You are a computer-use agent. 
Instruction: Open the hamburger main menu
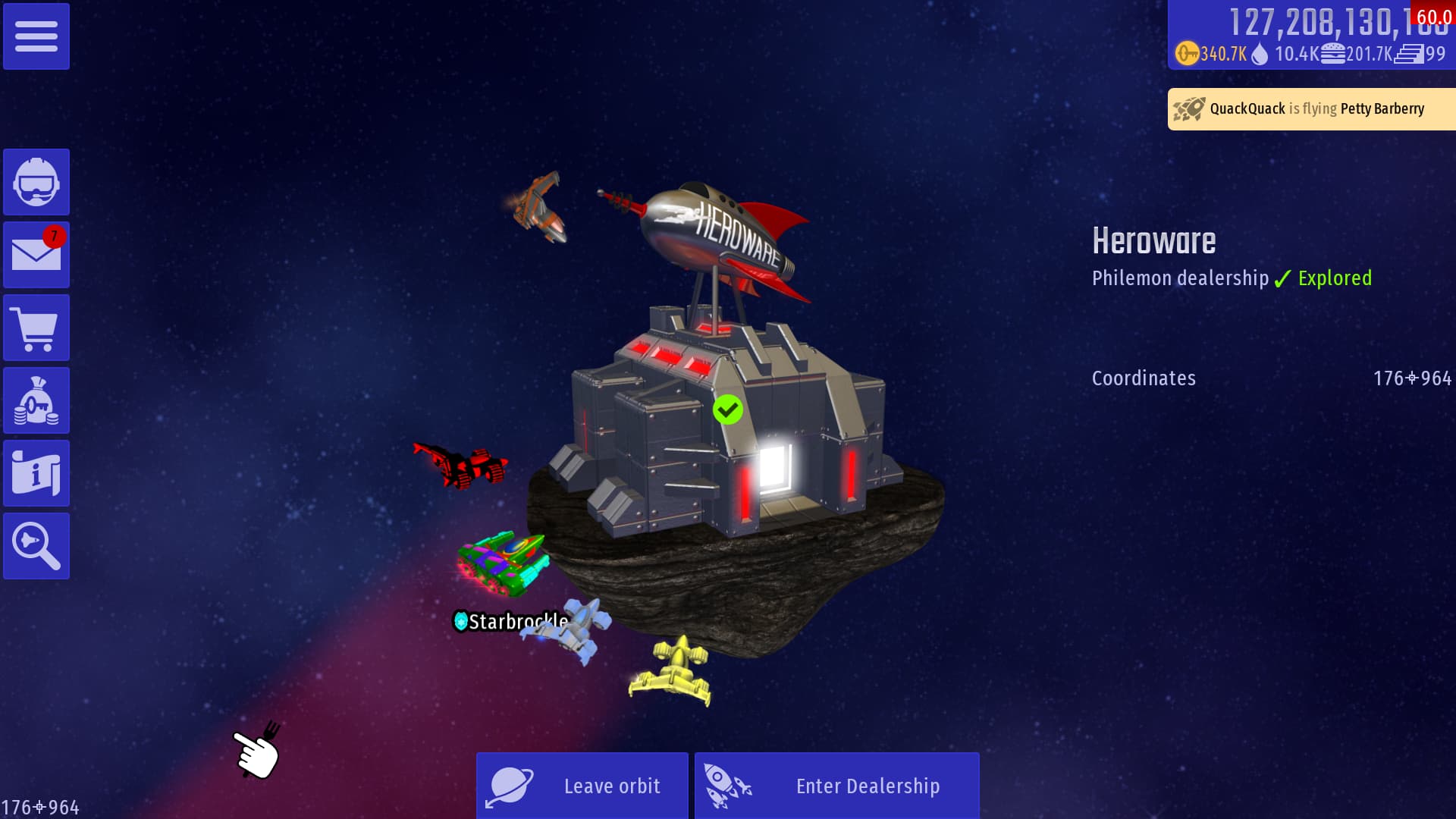[36, 36]
